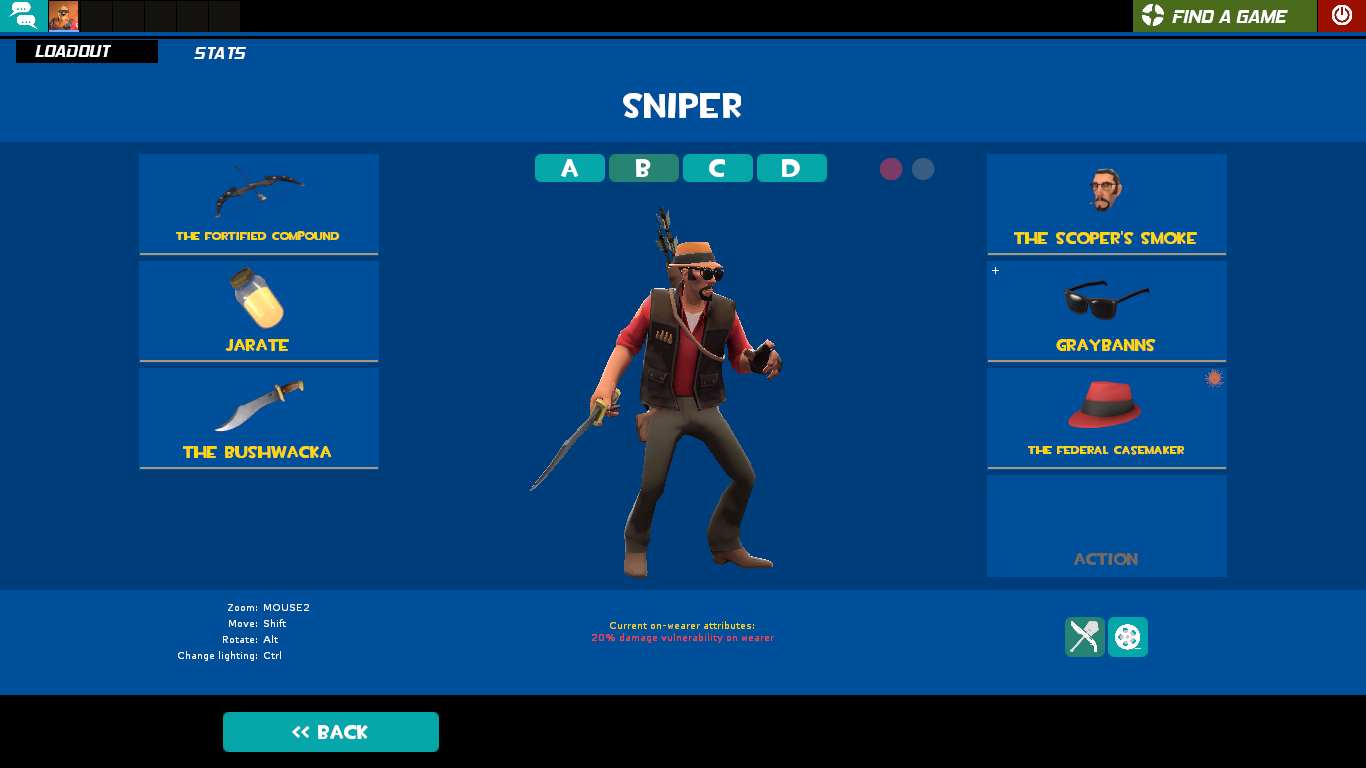Click the film reel icon near the bottom

[1127, 637]
